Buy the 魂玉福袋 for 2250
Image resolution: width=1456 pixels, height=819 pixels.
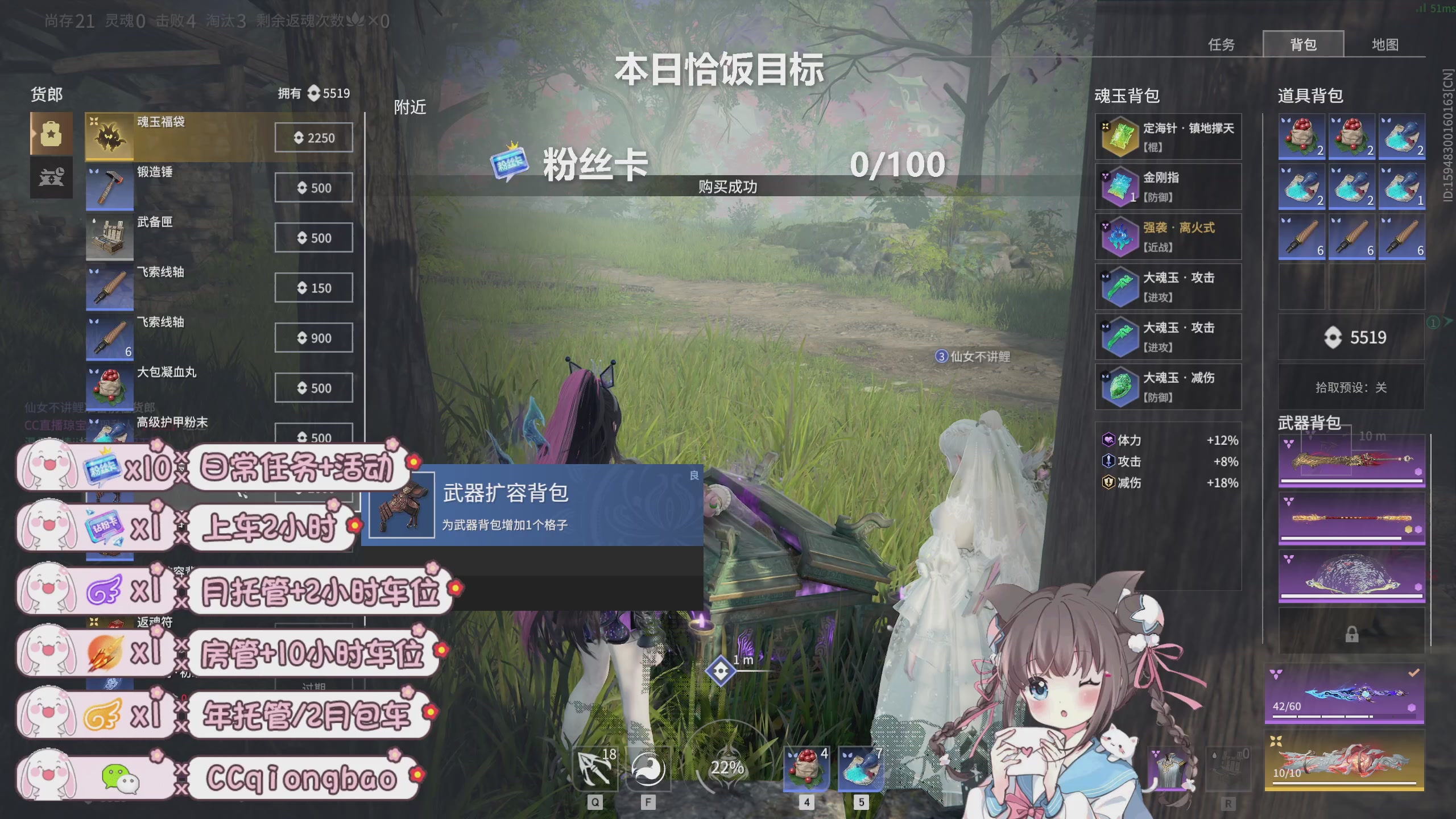(313, 137)
